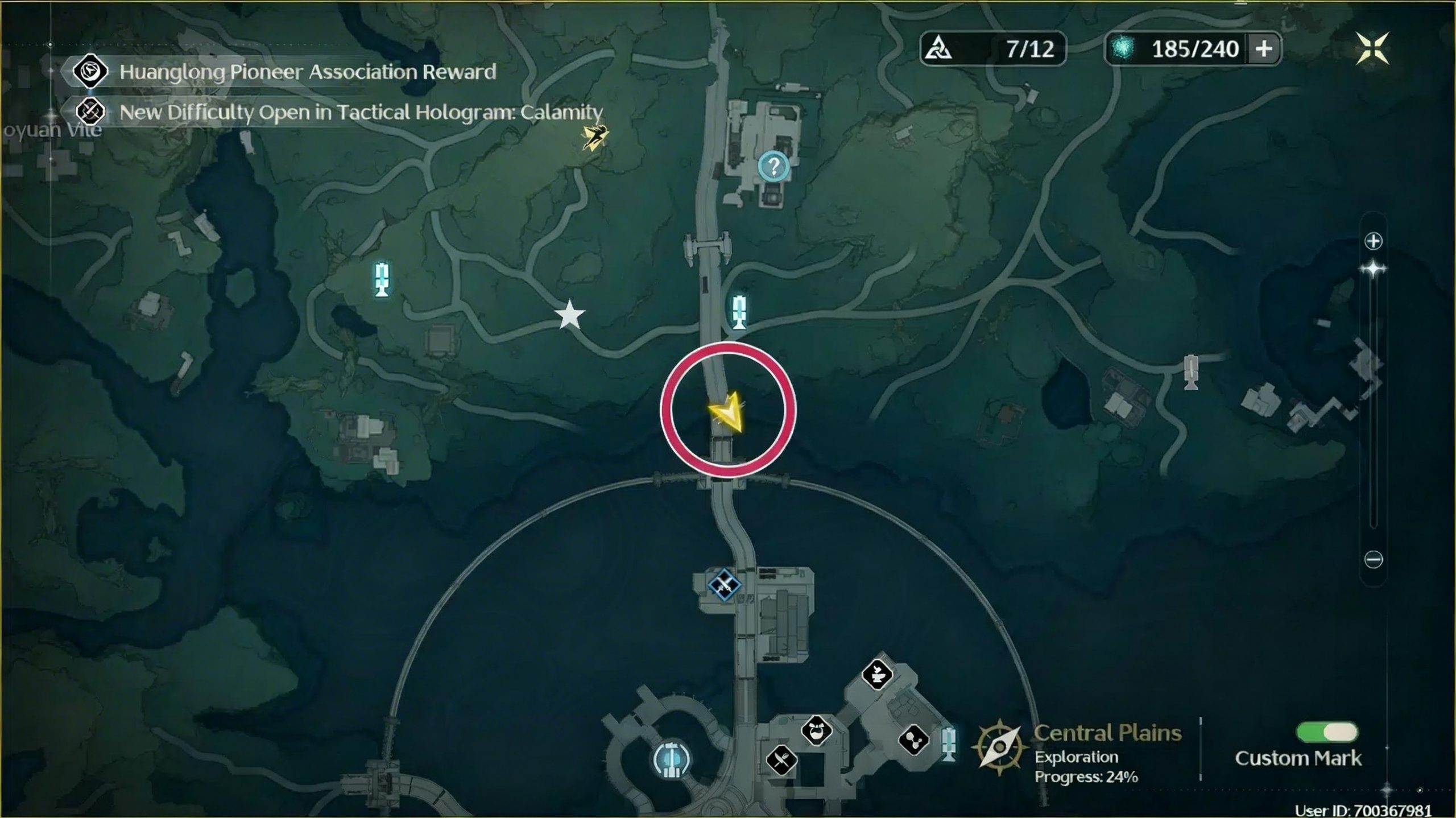1456x818 pixels.
Task: Select the white star custom marker
Action: pos(569,315)
